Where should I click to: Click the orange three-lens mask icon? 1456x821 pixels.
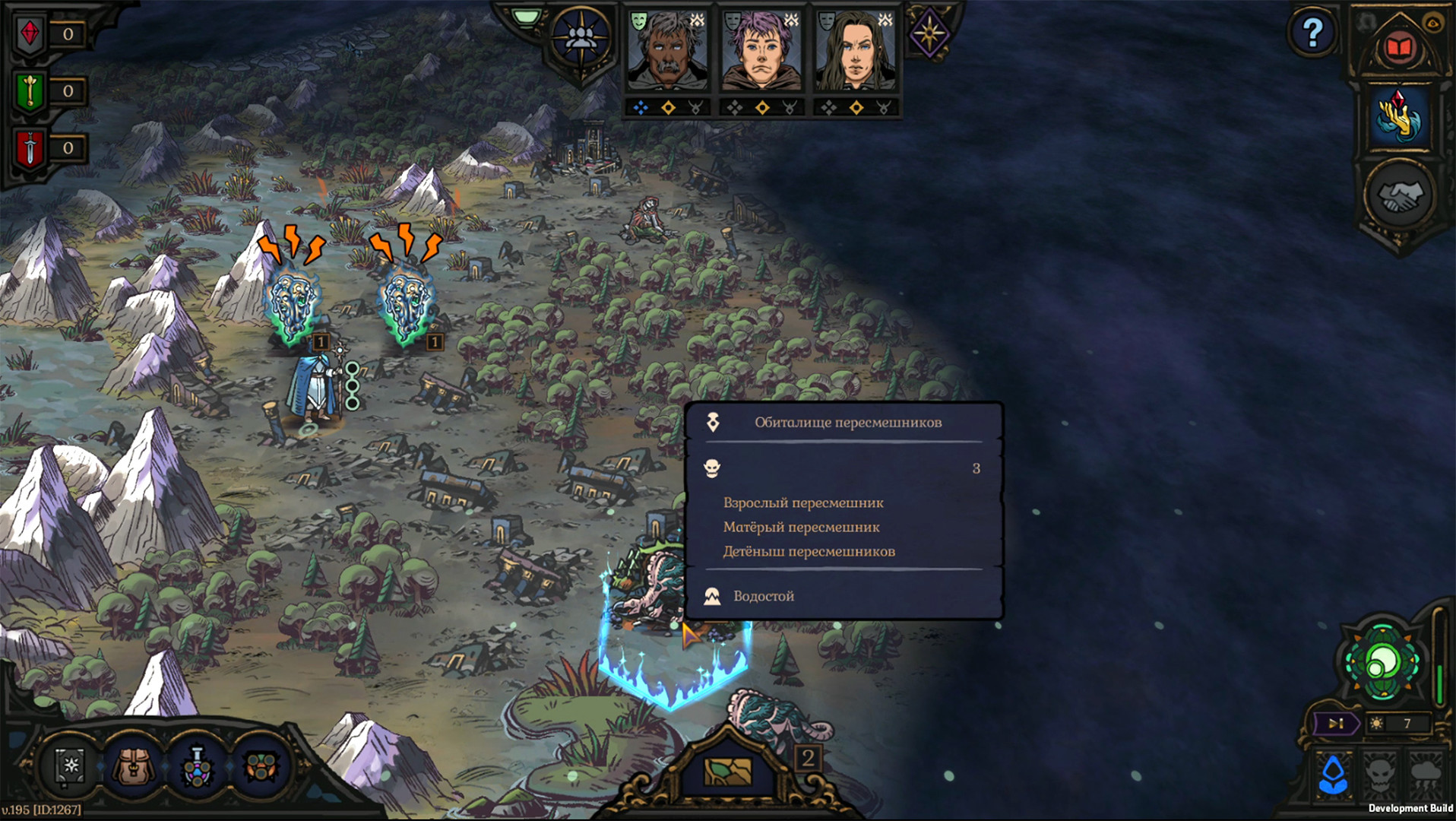261,766
